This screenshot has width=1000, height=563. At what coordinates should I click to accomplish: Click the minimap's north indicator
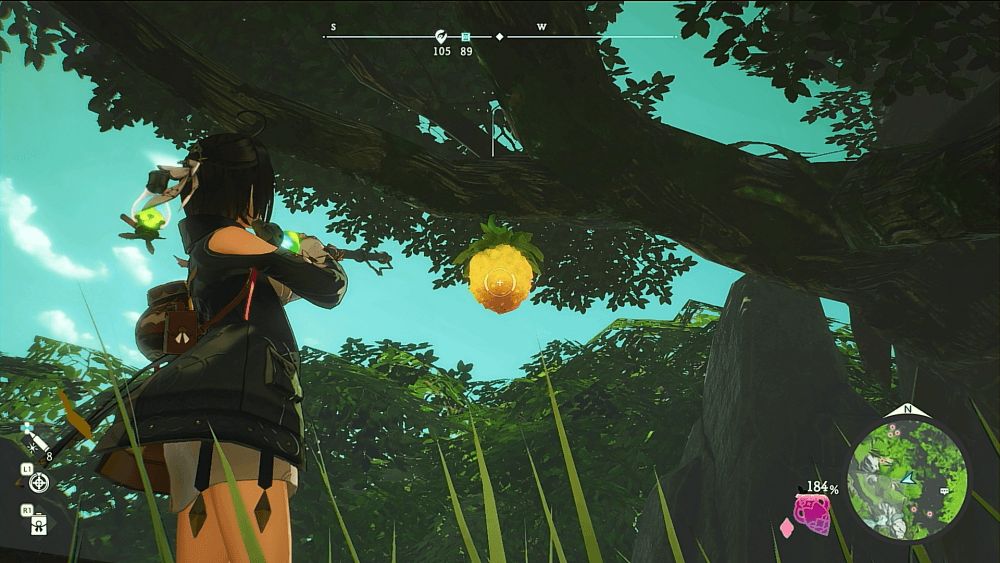click(907, 409)
